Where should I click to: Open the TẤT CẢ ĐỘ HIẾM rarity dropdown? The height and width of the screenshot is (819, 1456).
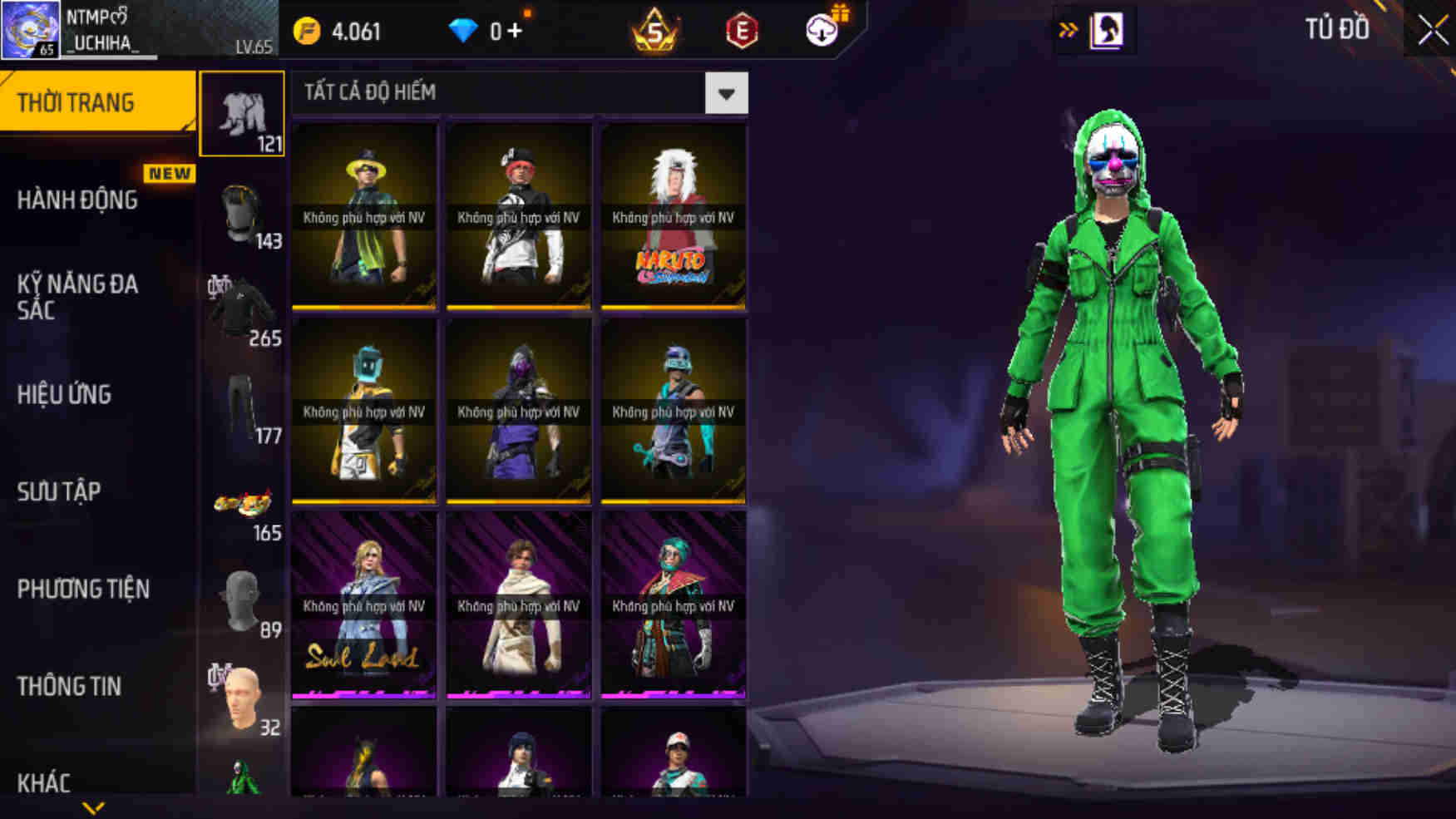(x=726, y=92)
